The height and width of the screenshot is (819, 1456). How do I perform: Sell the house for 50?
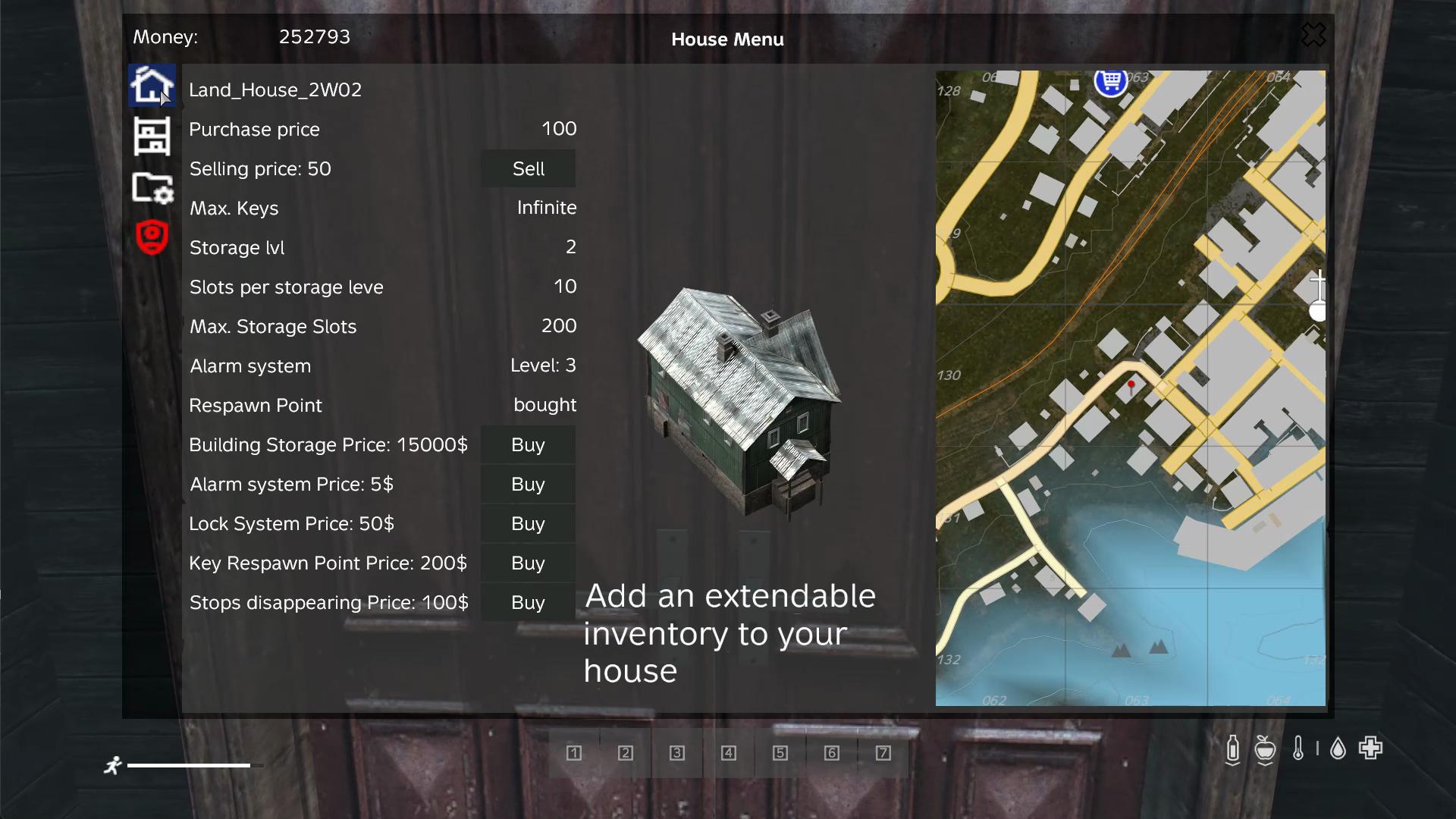(x=528, y=168)
